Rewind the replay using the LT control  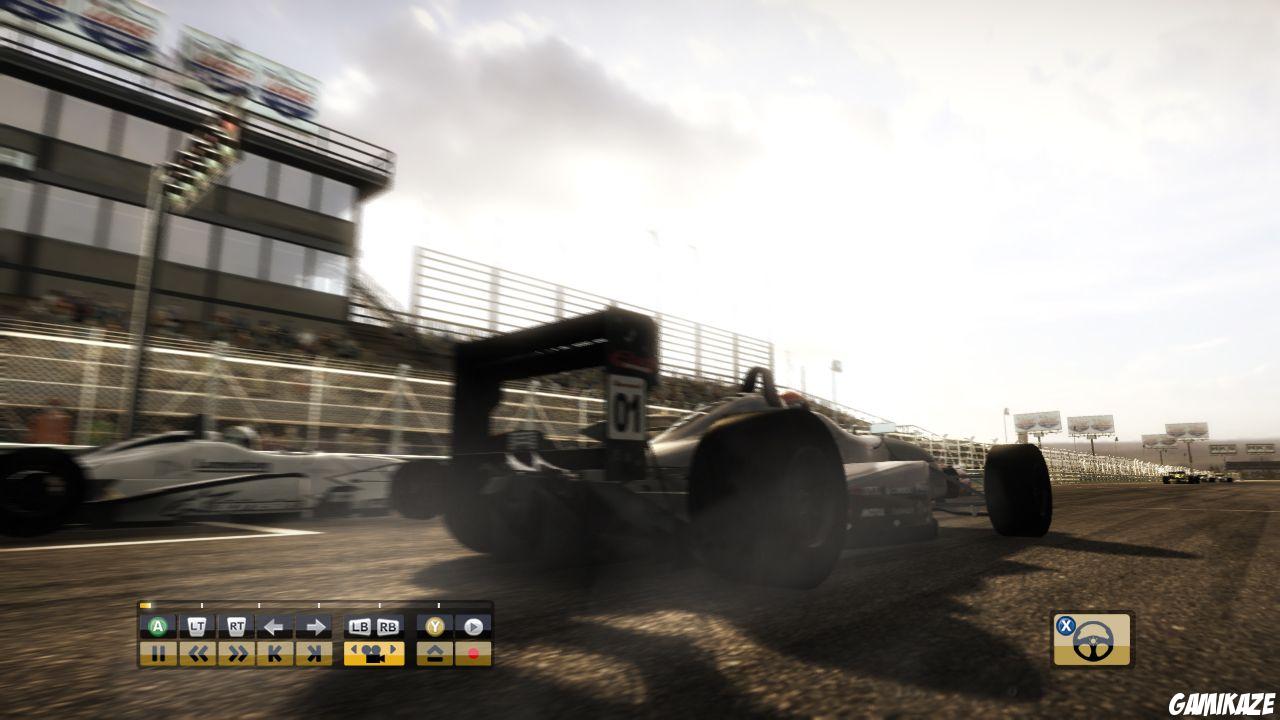pos(197,624)
